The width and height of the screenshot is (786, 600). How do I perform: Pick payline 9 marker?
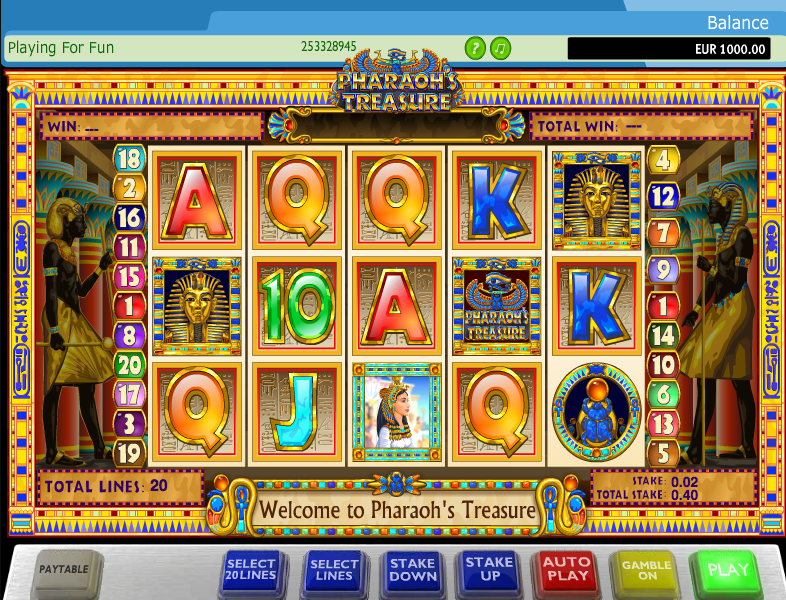(662, 269)
